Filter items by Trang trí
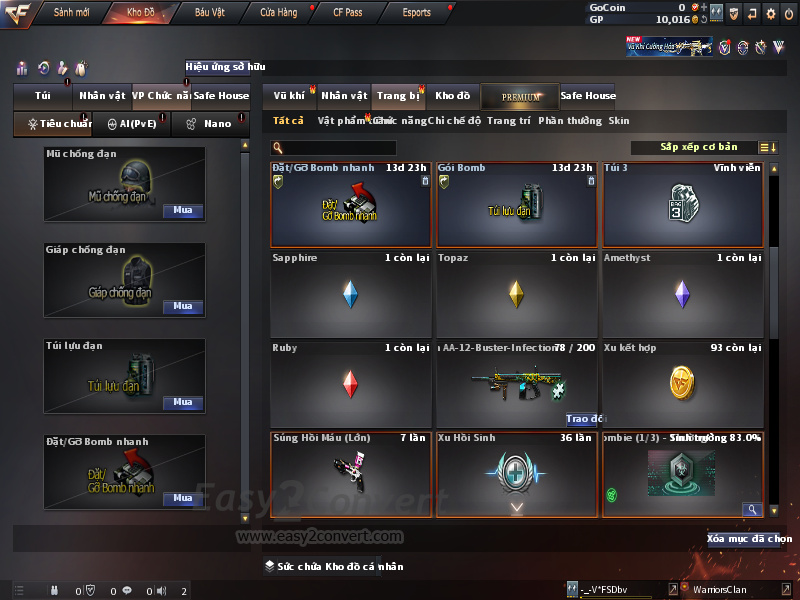The width and height of the screenshot is (800, 600). pyautogui.click(x=508, y=121)
